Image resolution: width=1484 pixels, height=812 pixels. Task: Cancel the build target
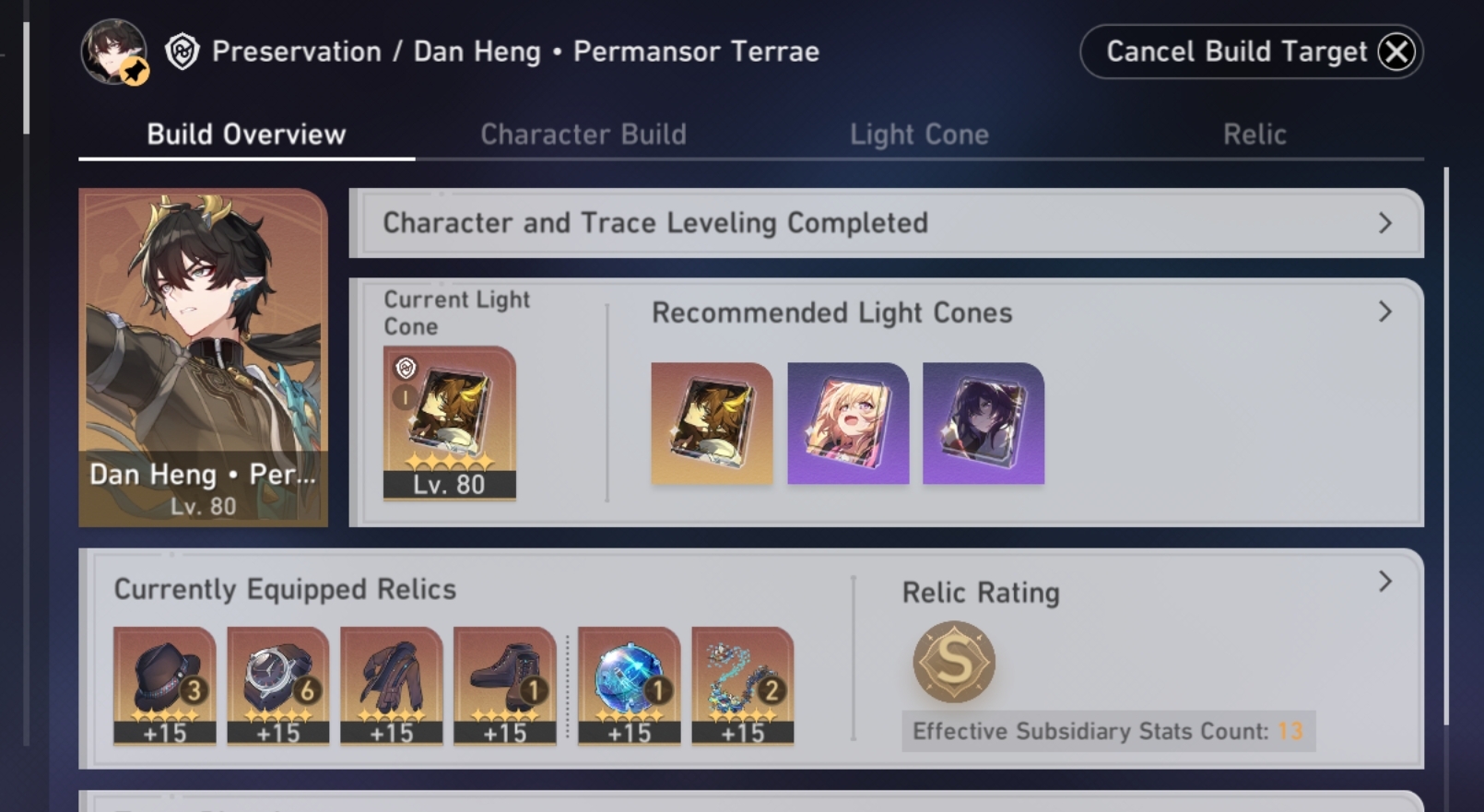coord(1251,52)
